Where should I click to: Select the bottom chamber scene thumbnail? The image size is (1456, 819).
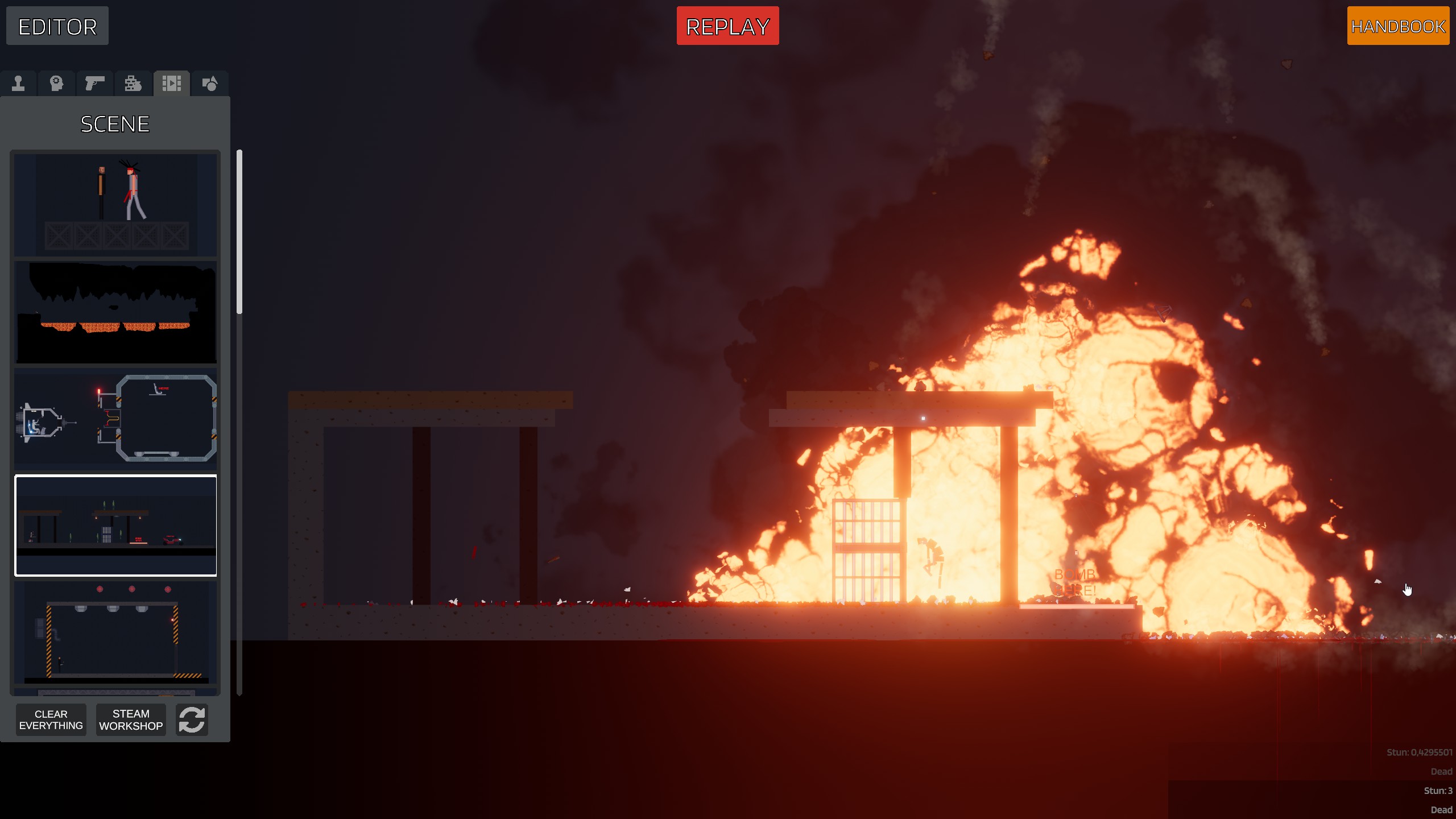pos(115,631)
